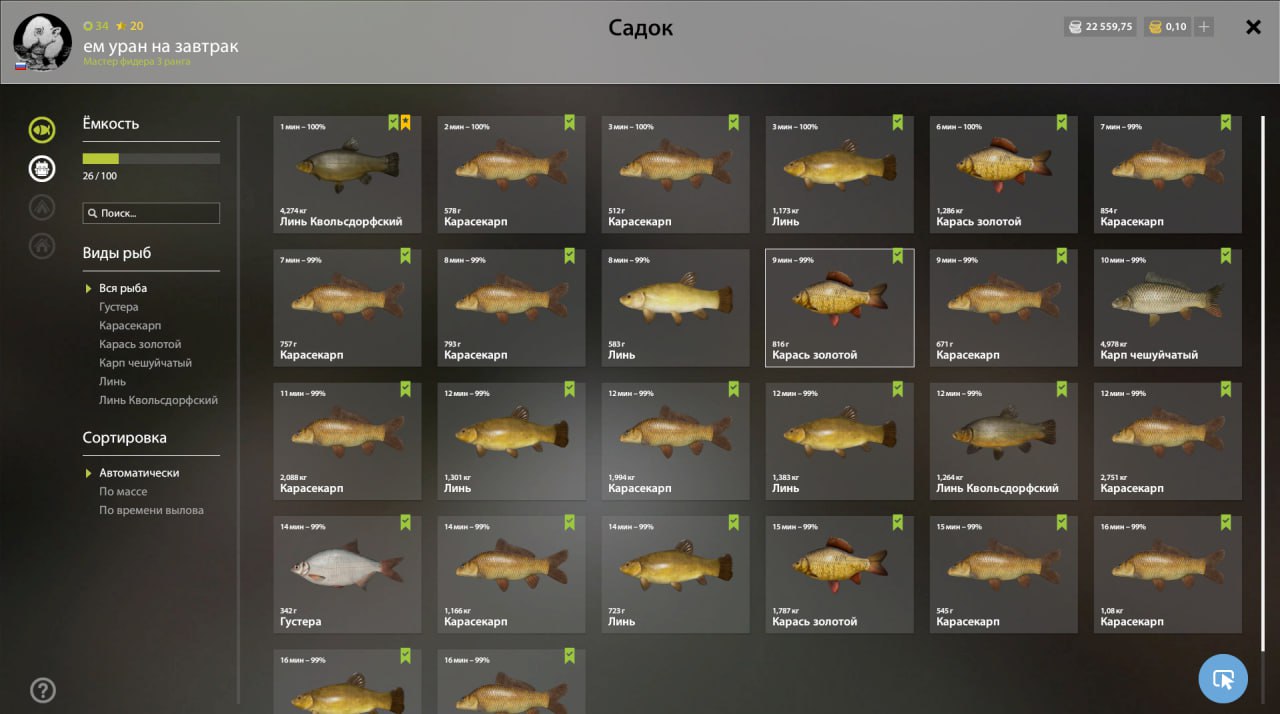Screen dimensions: 1280x714
Task: Select the 1,286 кг Карась золотой card
Action: (x=1003, y=175)
